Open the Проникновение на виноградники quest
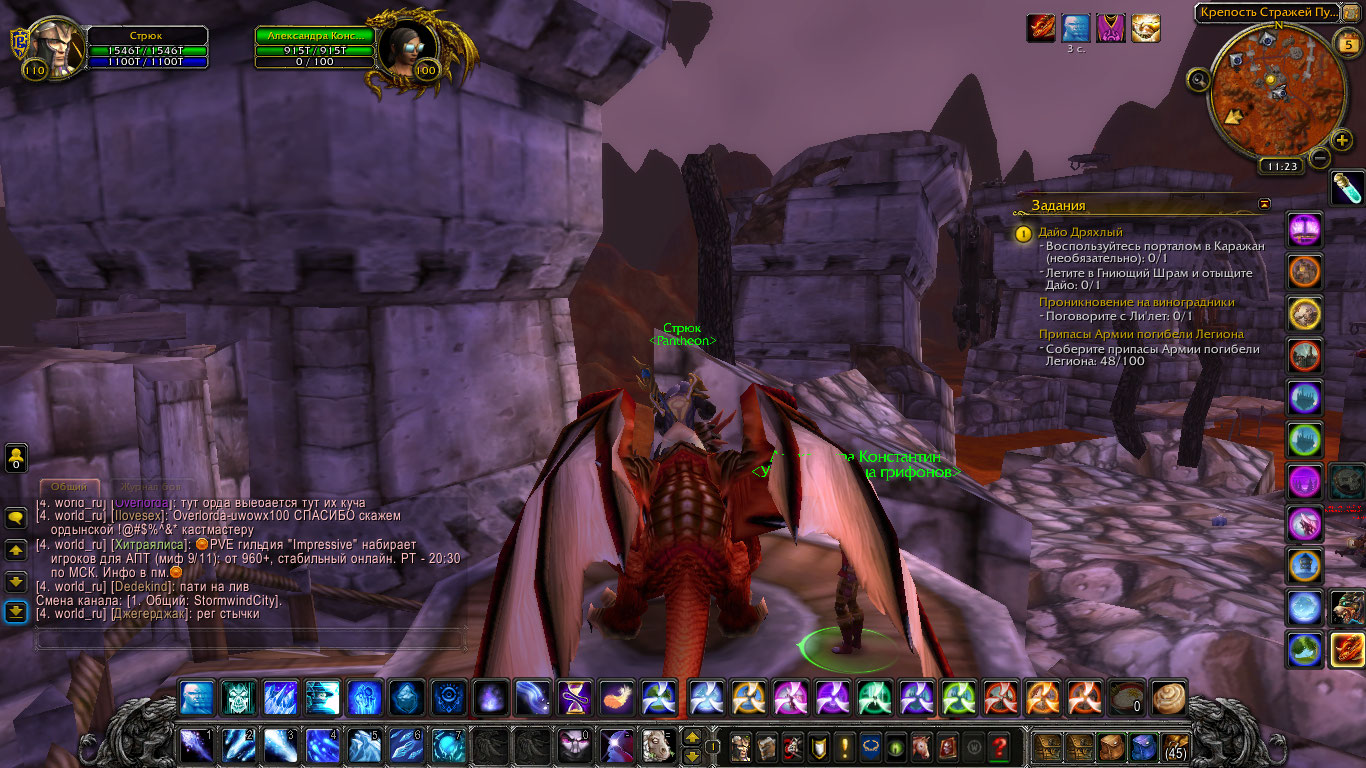The width and height of the screenshot is (1366, 768). point(1136,302)
